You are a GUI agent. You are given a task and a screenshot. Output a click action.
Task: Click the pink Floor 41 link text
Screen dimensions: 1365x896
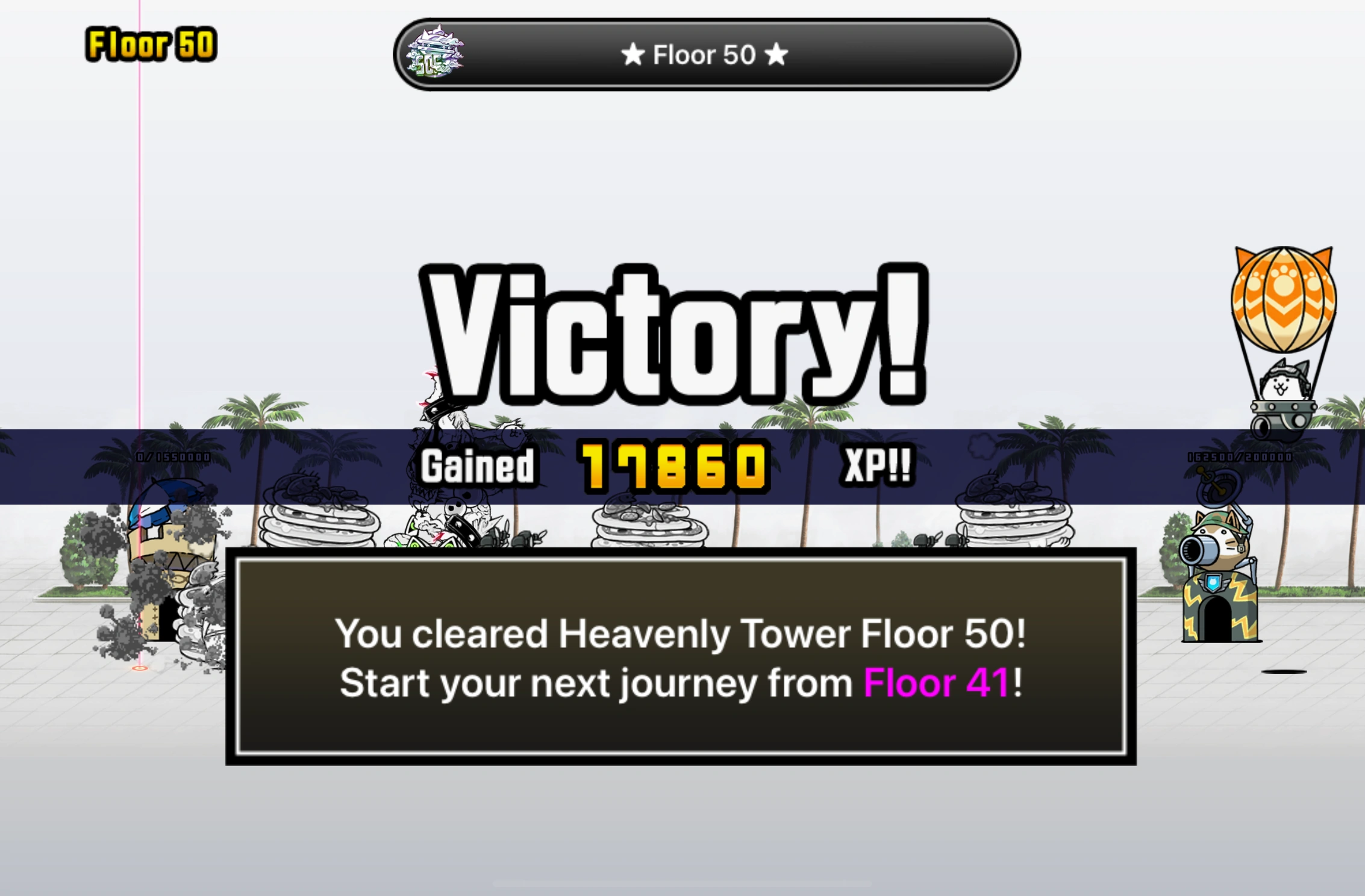tap(940, 682)
